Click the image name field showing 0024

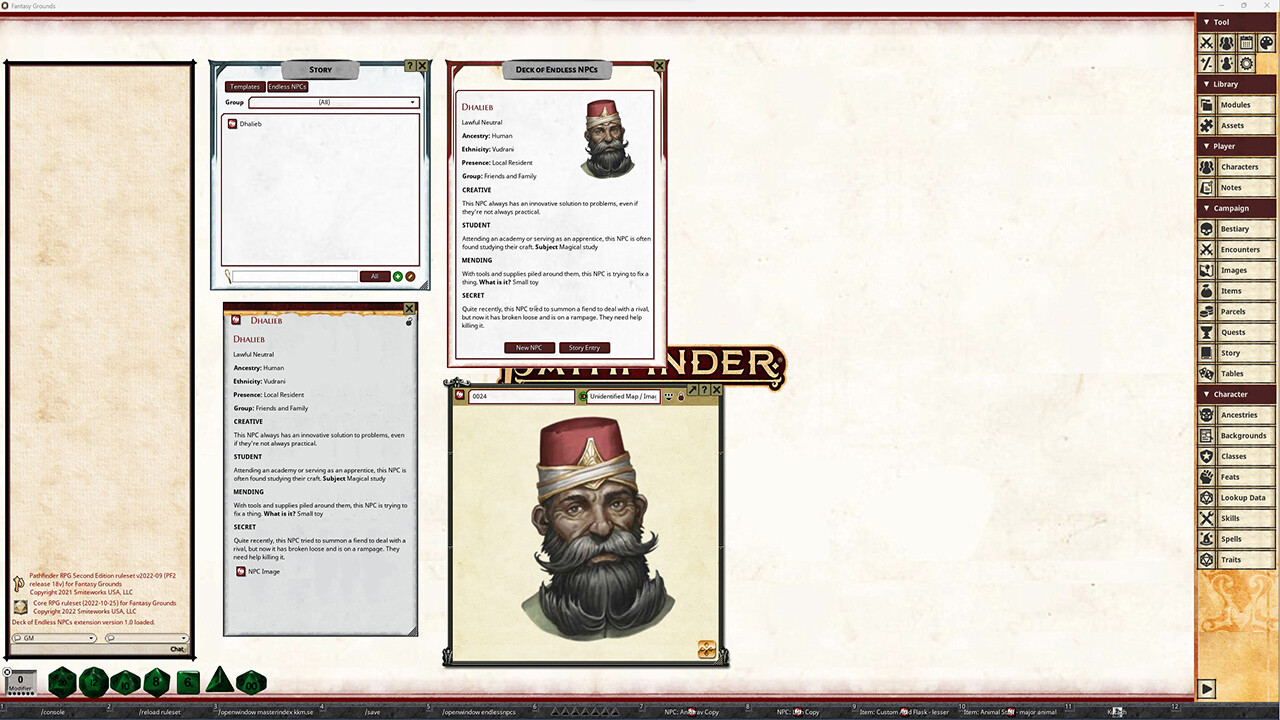520,396
